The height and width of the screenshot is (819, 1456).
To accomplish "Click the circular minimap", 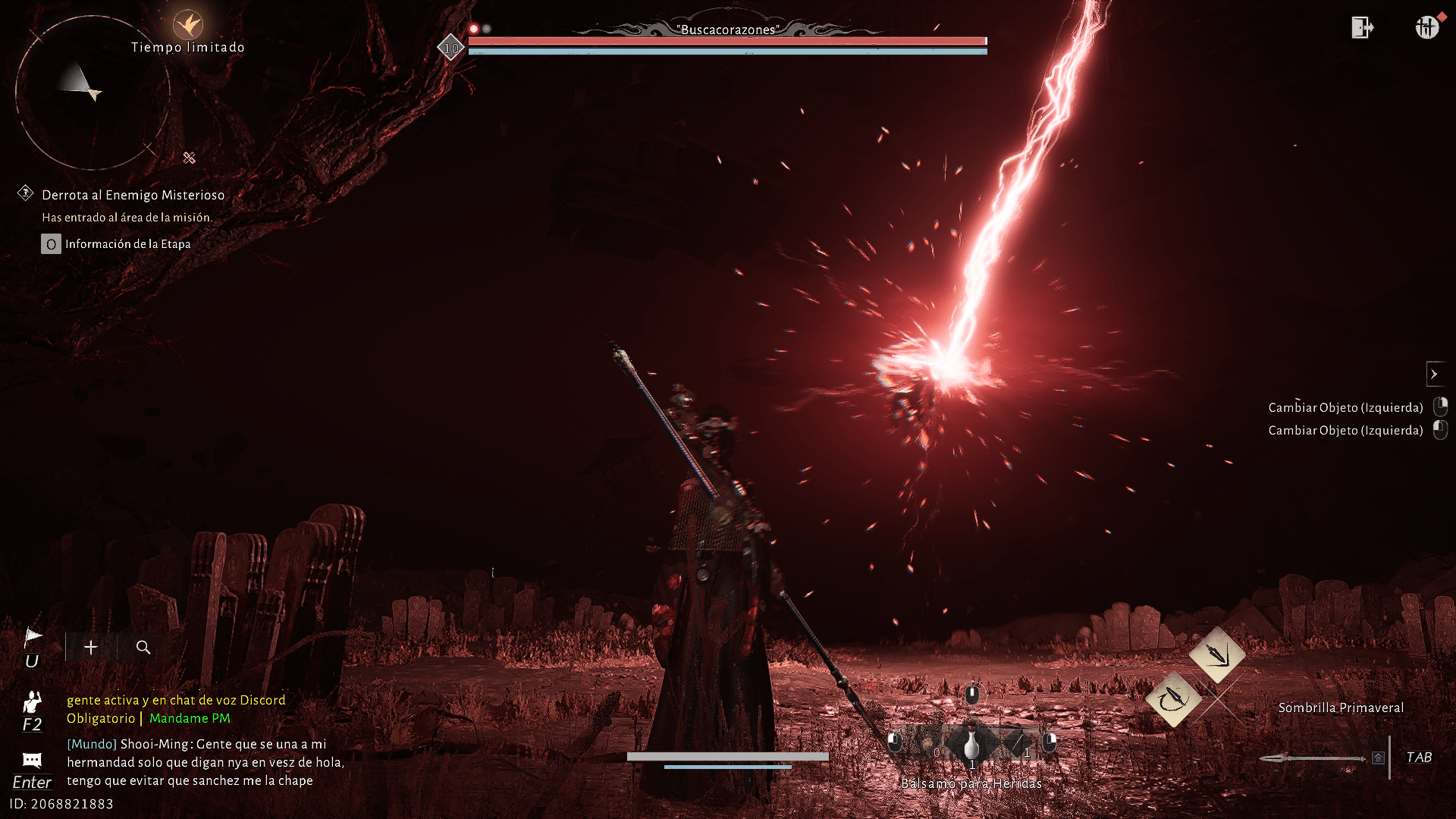I will pos(93,93).
